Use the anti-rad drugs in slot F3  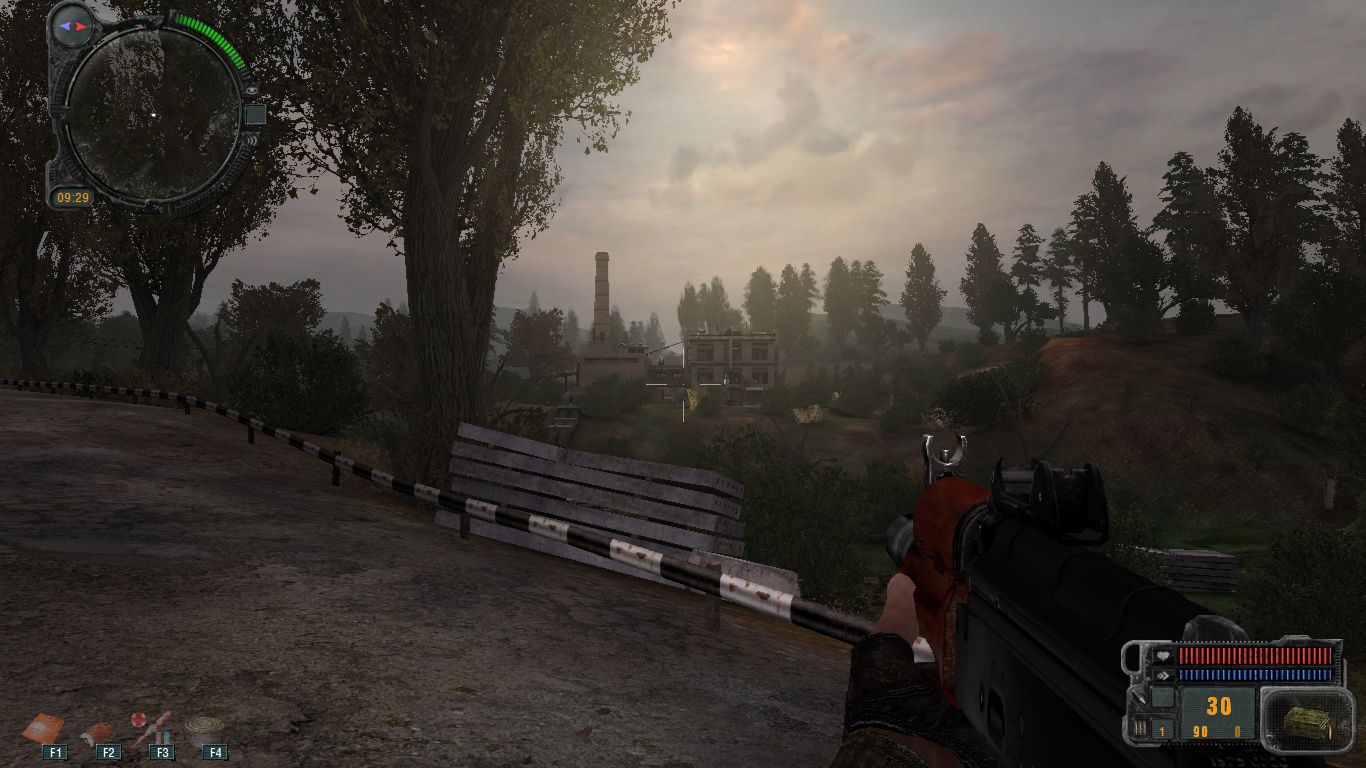[x=151, y=727]
